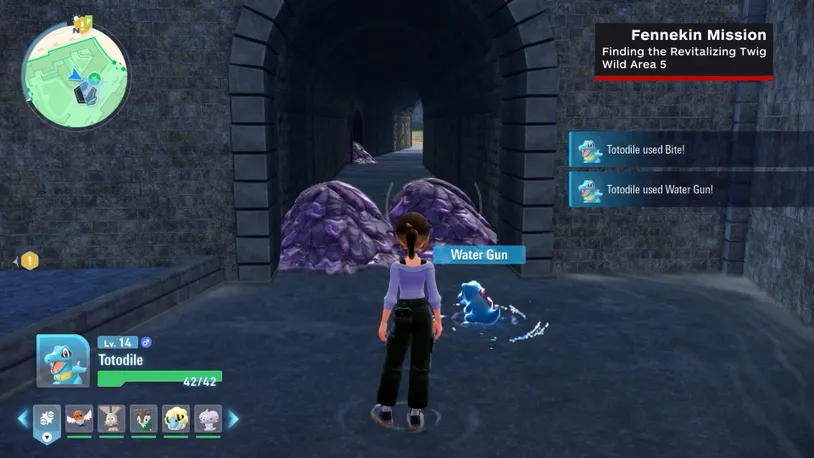Switch to Mareep in the party

(176, 419)
